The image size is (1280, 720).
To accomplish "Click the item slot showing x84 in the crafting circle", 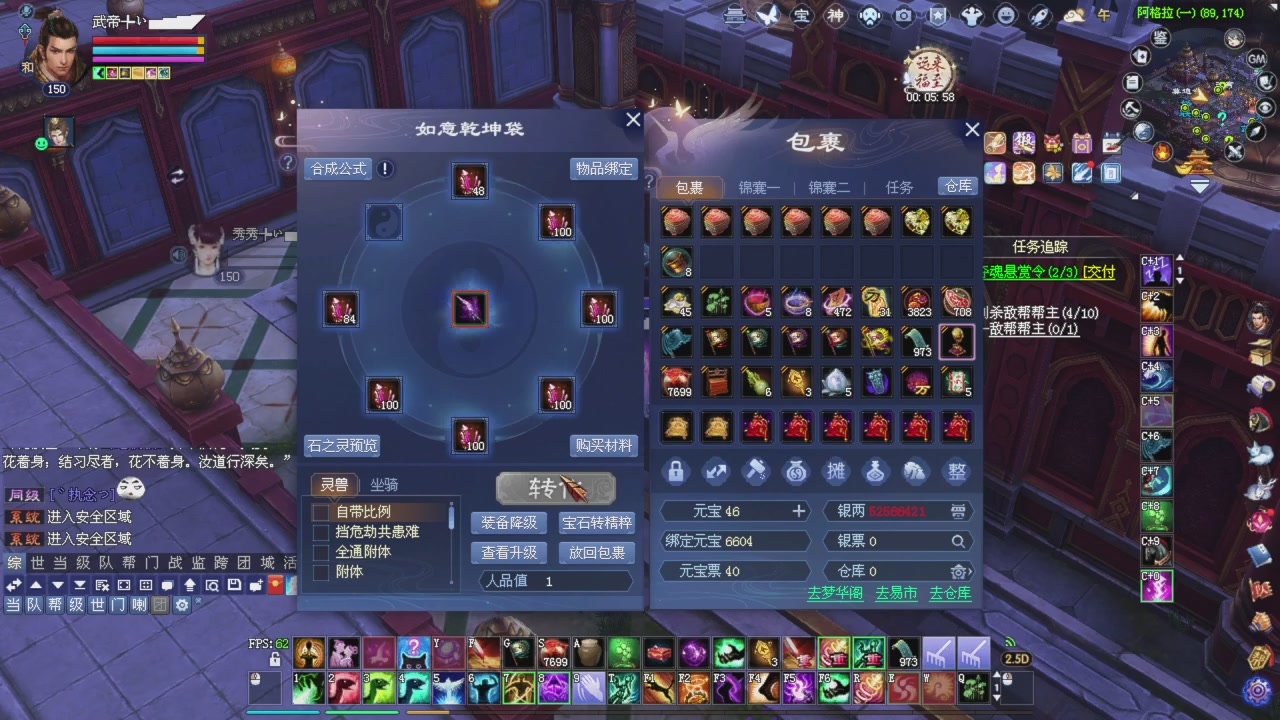I will [340, 309].
